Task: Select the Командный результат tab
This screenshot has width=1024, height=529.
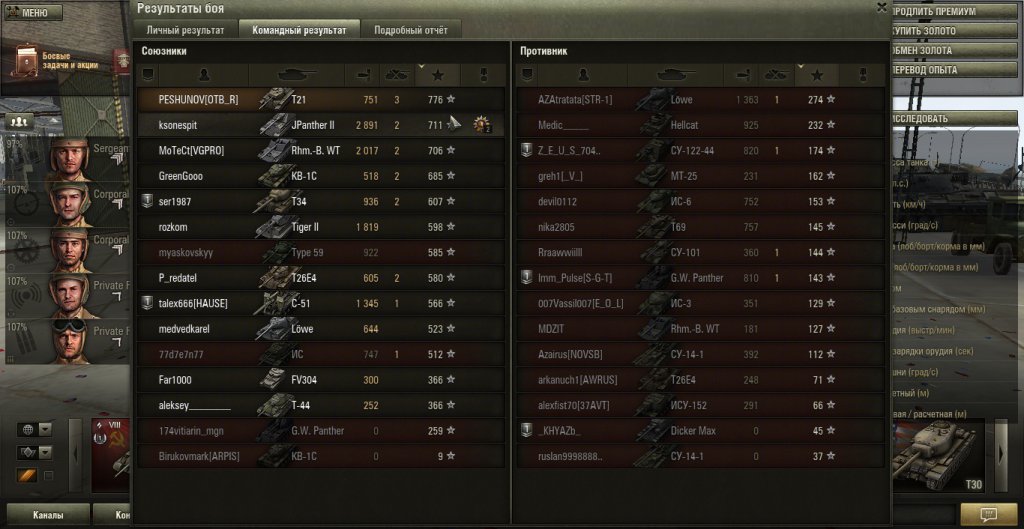Action: [x=299, y=30]
